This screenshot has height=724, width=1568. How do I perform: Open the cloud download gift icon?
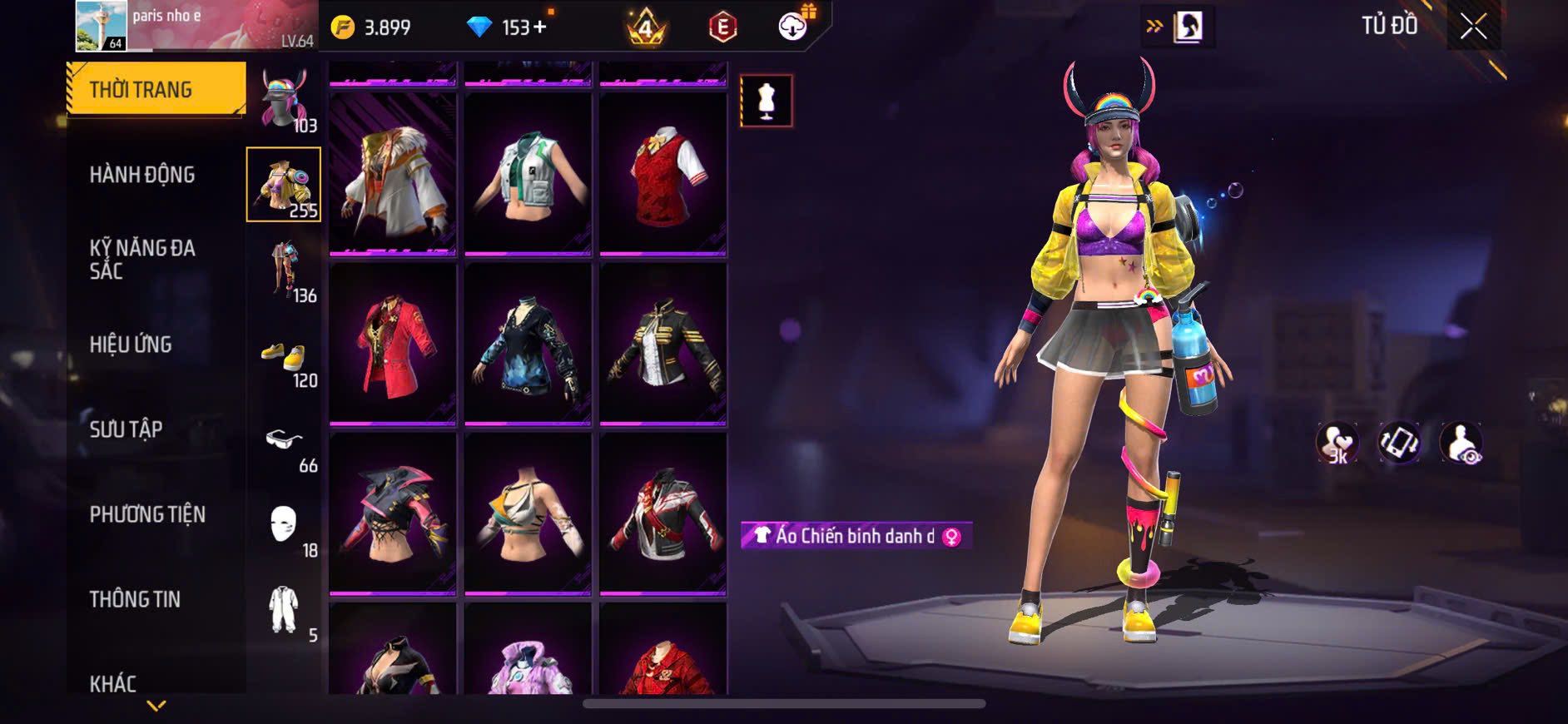(794, 27)
